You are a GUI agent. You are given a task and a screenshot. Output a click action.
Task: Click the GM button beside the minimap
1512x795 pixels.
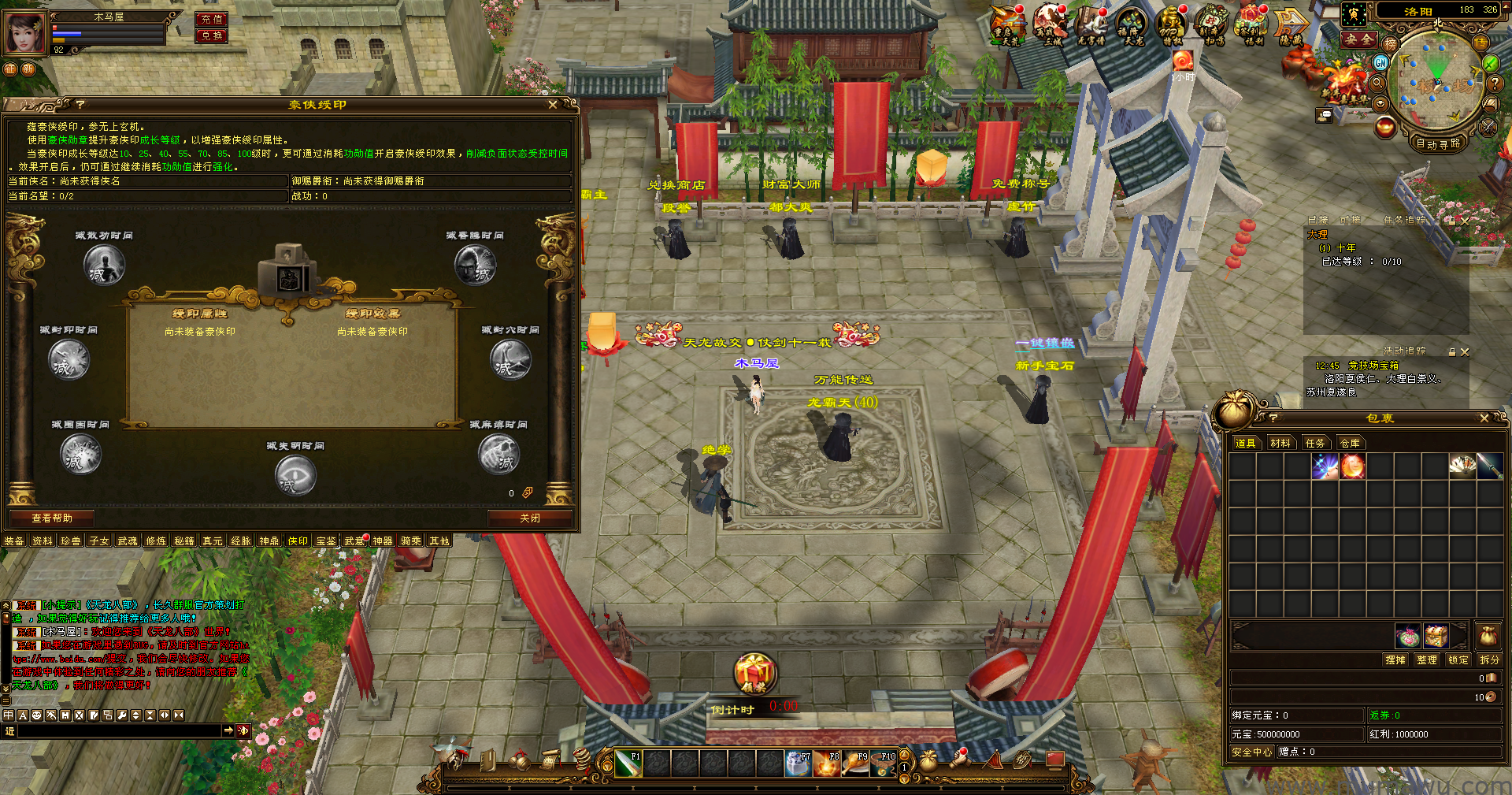[1380, 62]
